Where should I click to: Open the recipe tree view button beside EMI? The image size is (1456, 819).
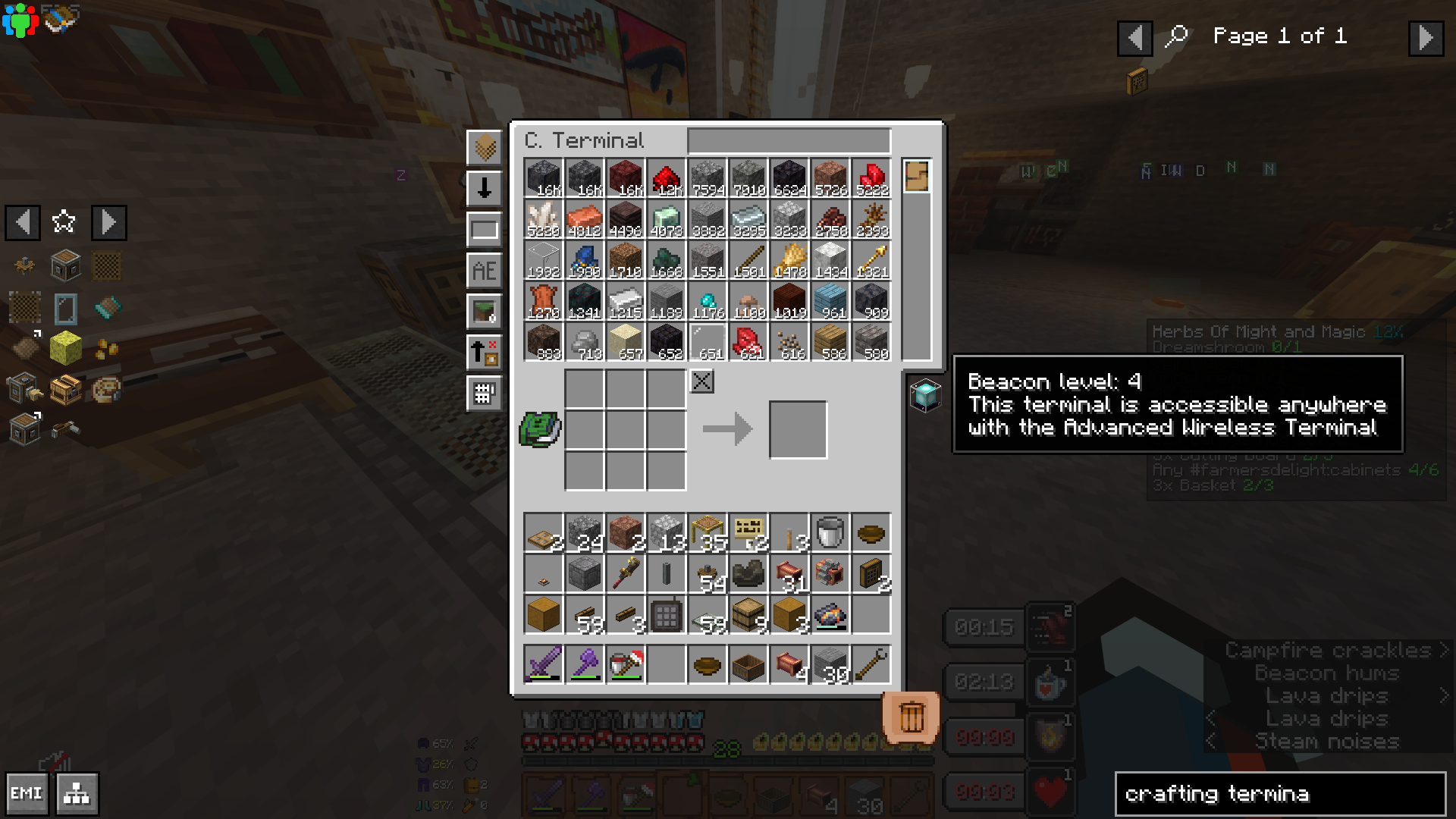click(77, 793)
